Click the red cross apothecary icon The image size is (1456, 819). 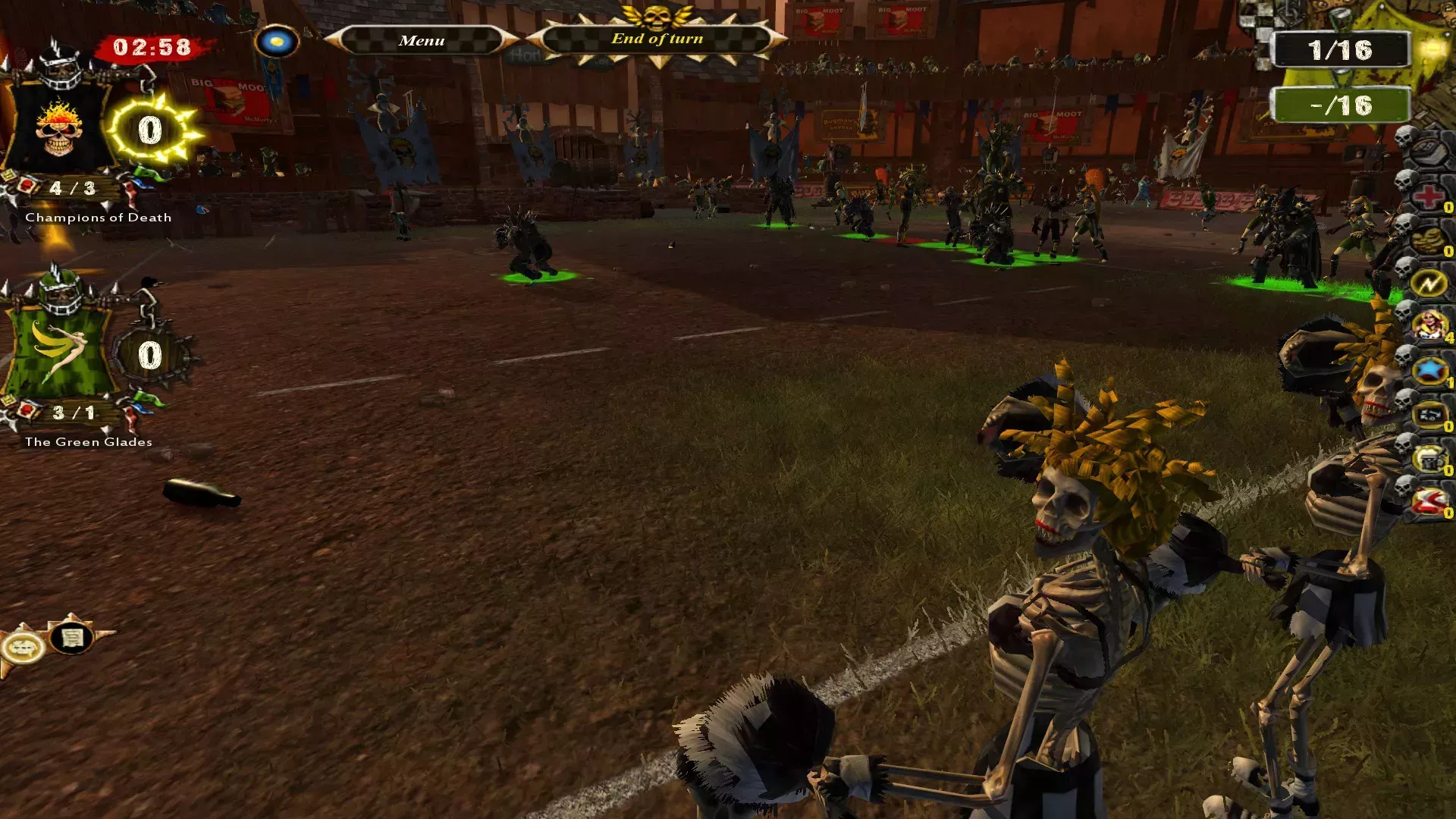(x=1429, y=196)
